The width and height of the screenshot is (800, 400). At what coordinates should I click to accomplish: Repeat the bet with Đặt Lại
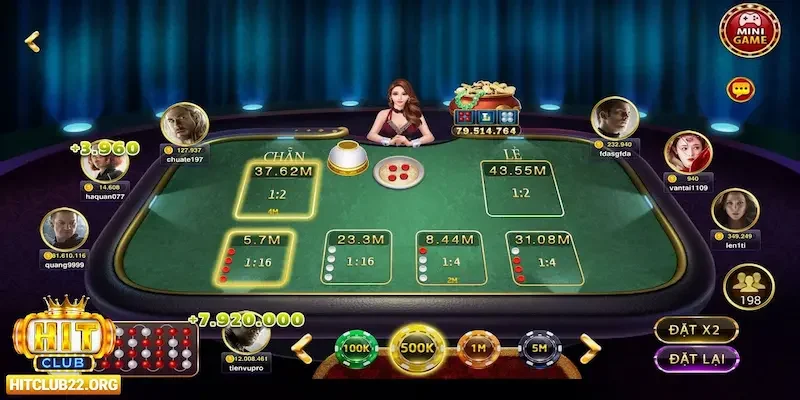click(696, 357)
